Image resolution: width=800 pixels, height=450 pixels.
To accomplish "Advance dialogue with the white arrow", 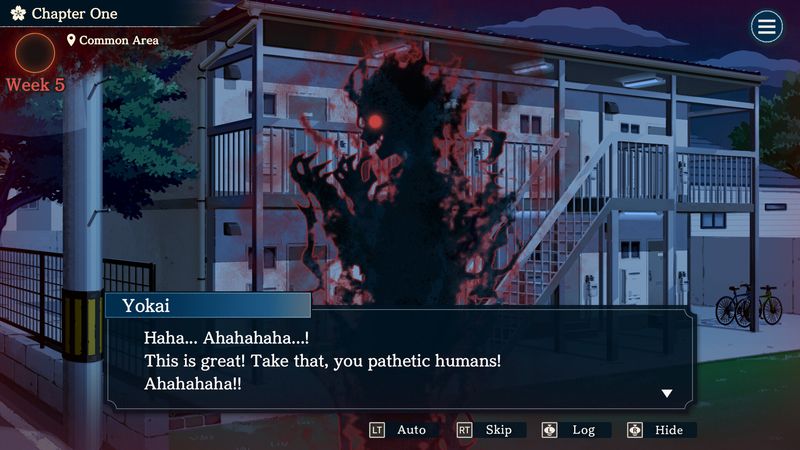I will [x=667, y=393].
